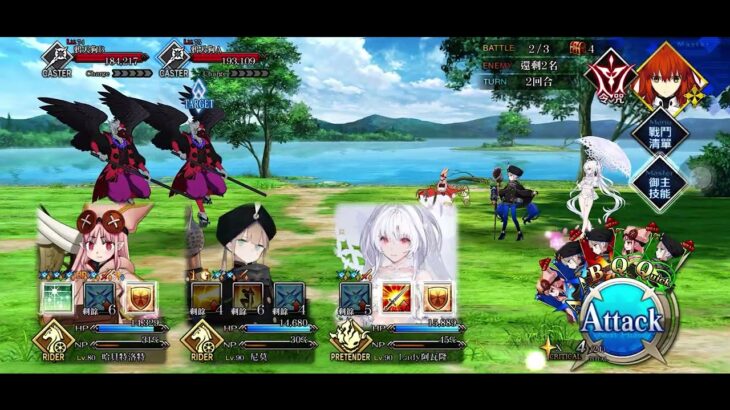The height and width of the screenshot is (410, 730).
Task: Use Lady Avalon's orange shield skill
Action: click(x=438, y=298)
